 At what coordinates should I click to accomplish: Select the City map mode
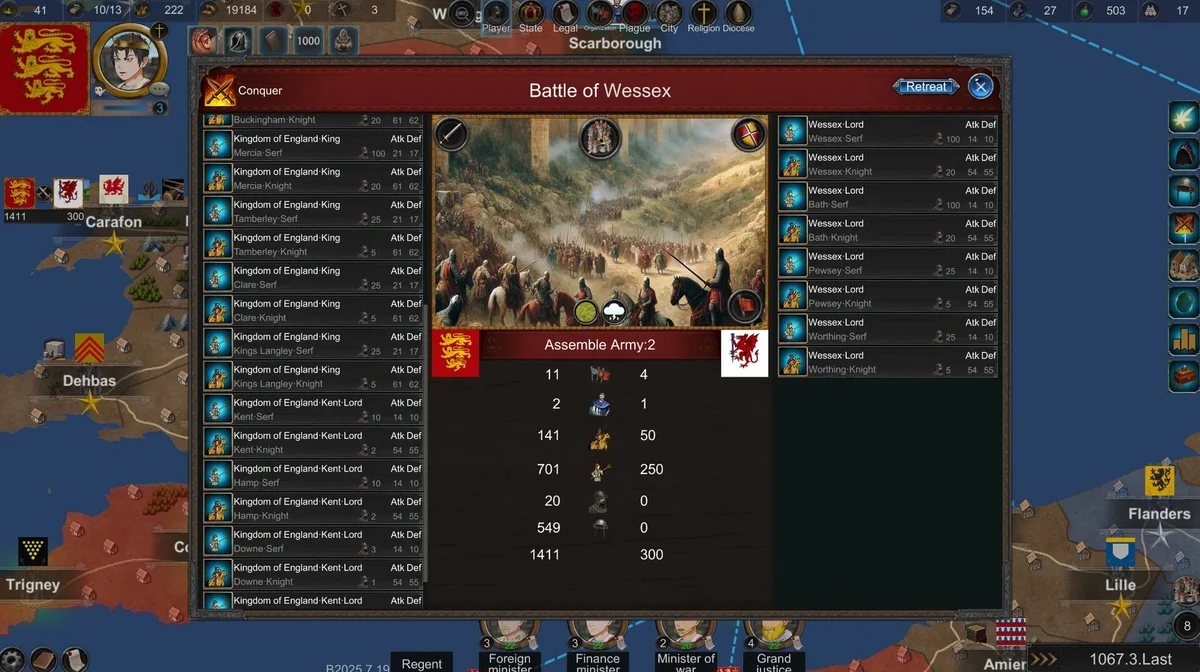coord(669,15)
